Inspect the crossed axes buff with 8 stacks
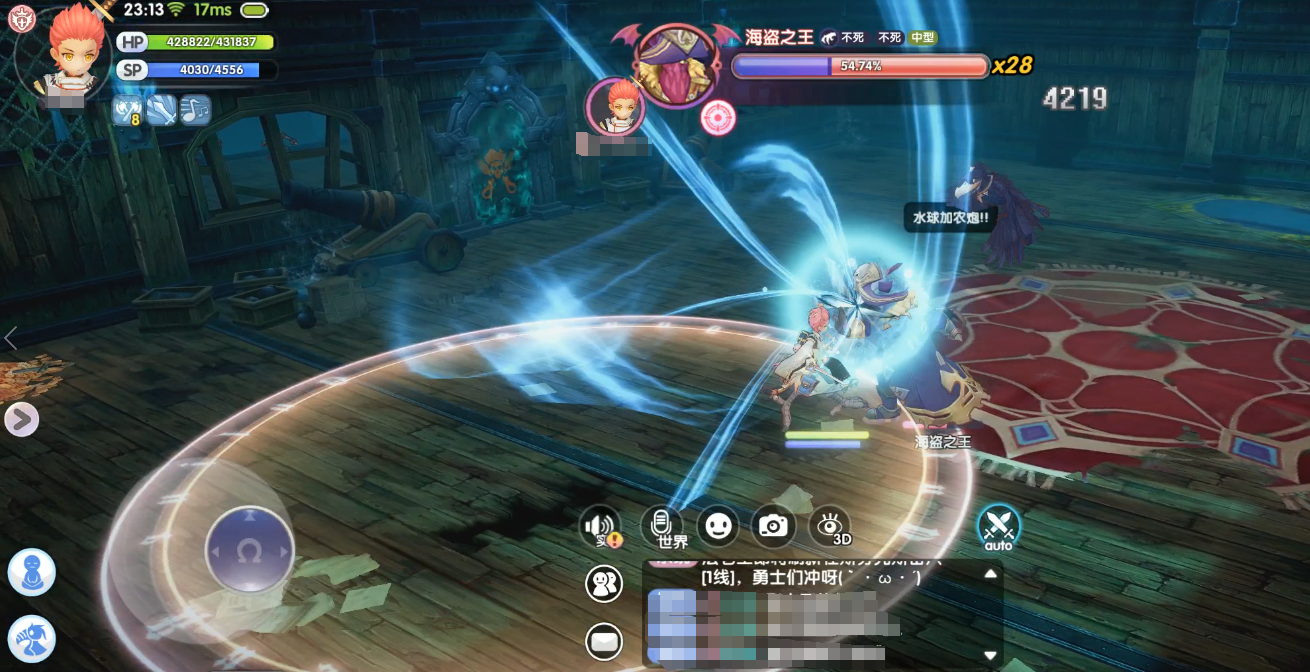 coord(127,109)
